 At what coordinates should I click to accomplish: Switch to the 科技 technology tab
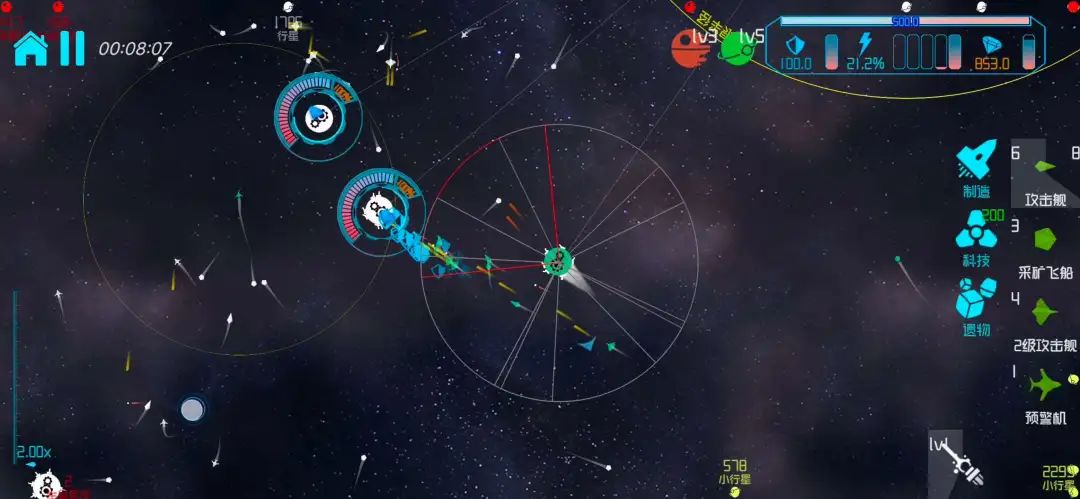pyautogui.click(x=976, y=238)
